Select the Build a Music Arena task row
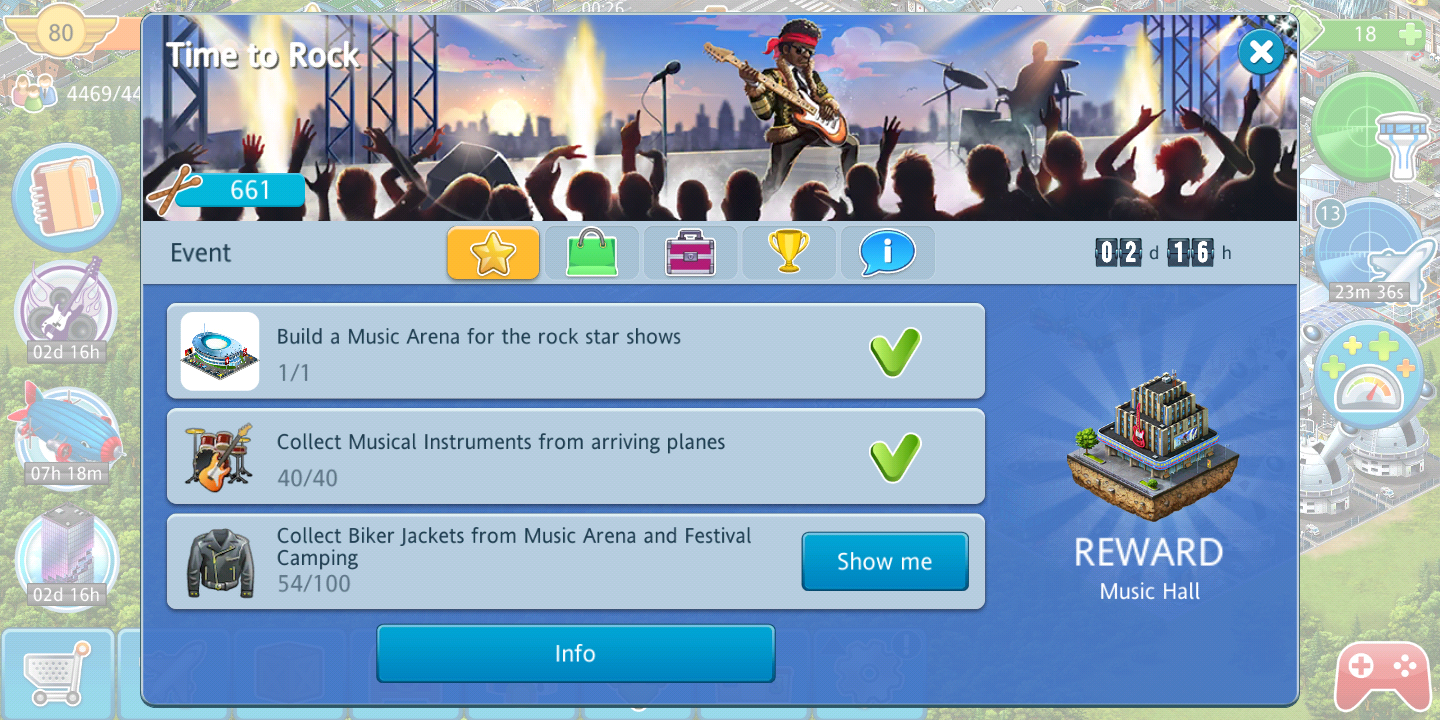Screen dimensions: 1440x720 (x=575, y=352)
